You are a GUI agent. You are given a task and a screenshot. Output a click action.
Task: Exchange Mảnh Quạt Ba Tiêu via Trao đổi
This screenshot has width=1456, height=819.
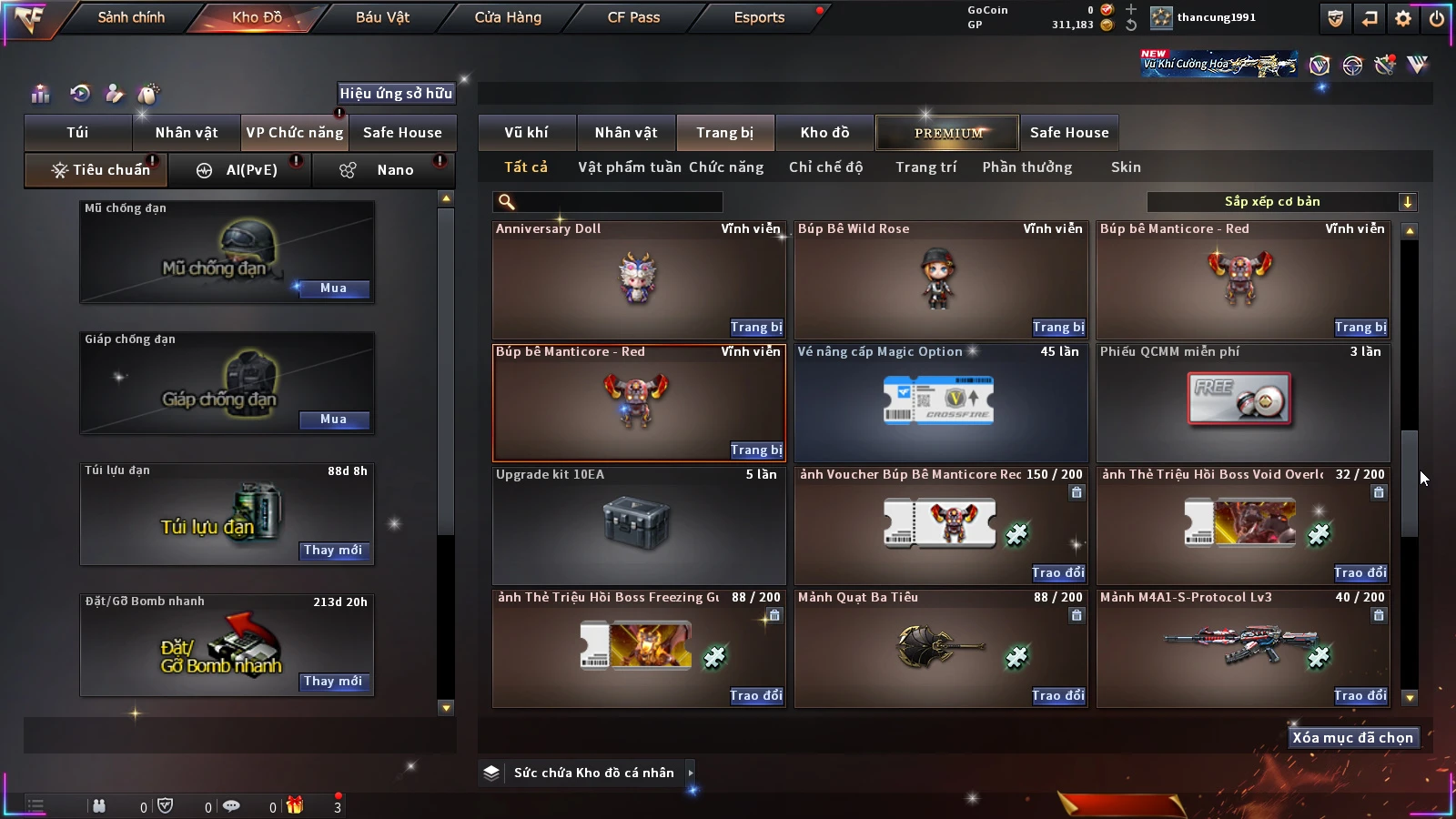tap(1057, 696)
